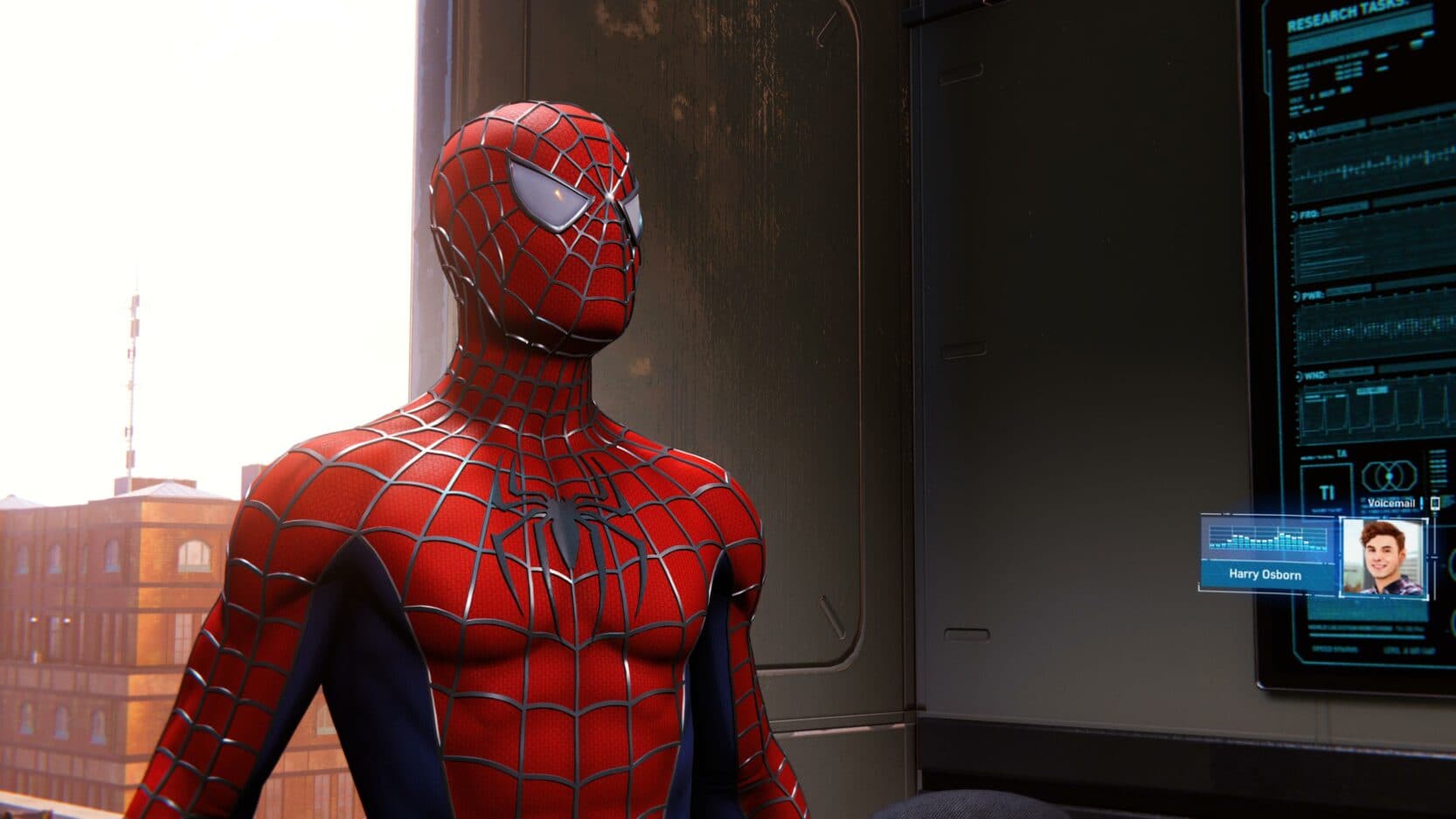Click the Harry Osborn name label
1456x819 pixels.
coord(1265,574)
